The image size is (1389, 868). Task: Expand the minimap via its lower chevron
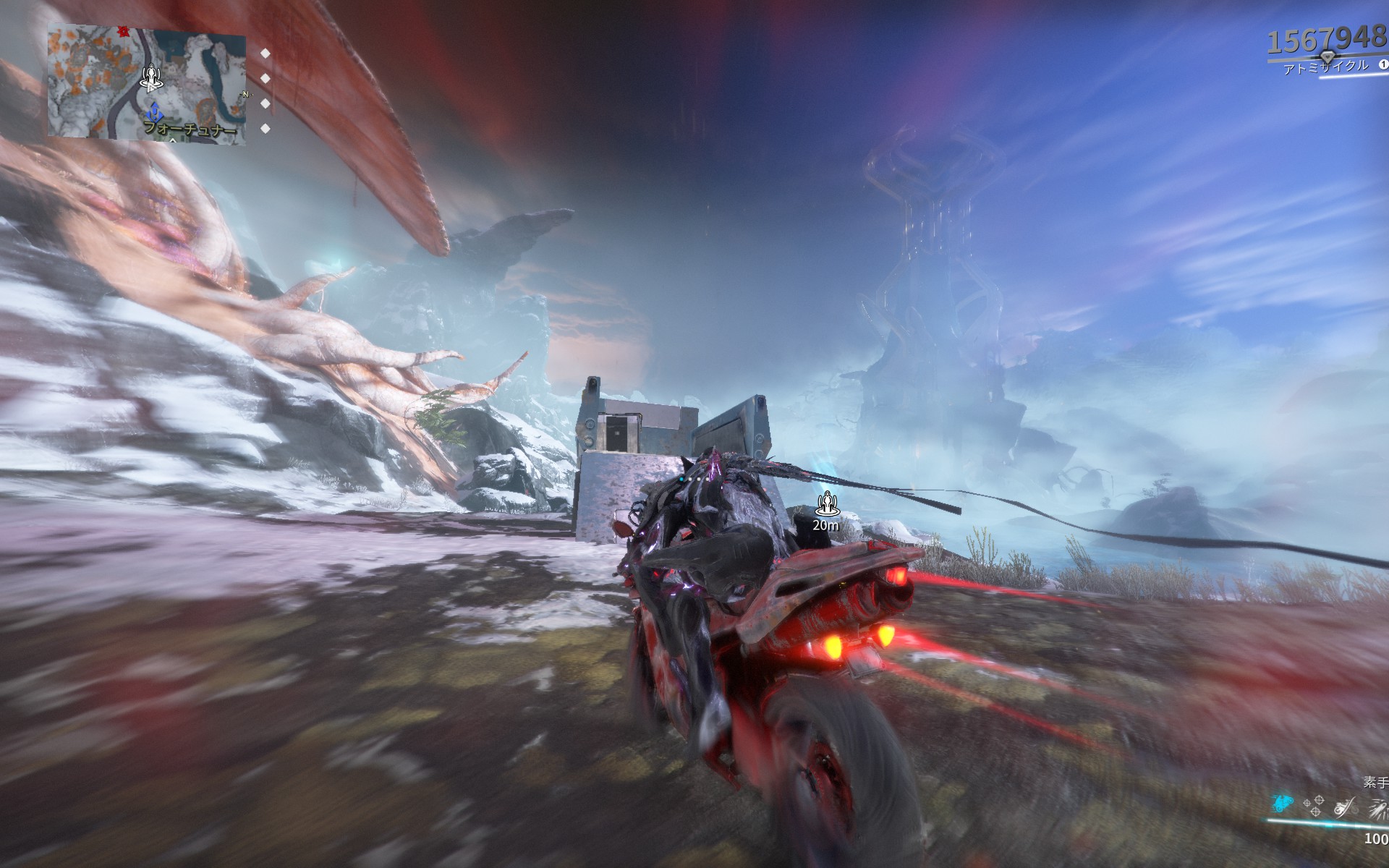[174, 142]
